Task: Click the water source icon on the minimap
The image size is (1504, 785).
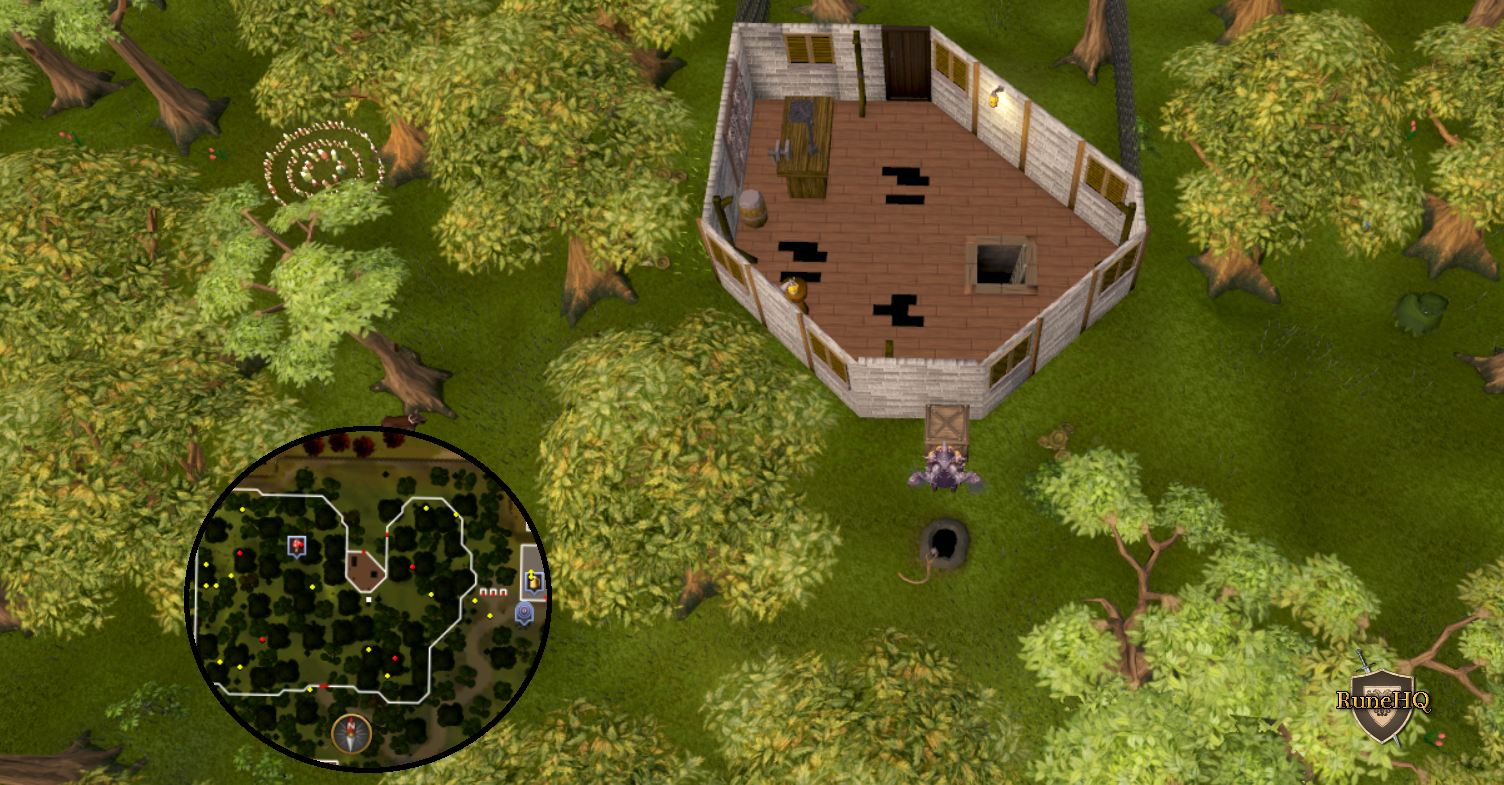Action: click(x=524, y=611)
